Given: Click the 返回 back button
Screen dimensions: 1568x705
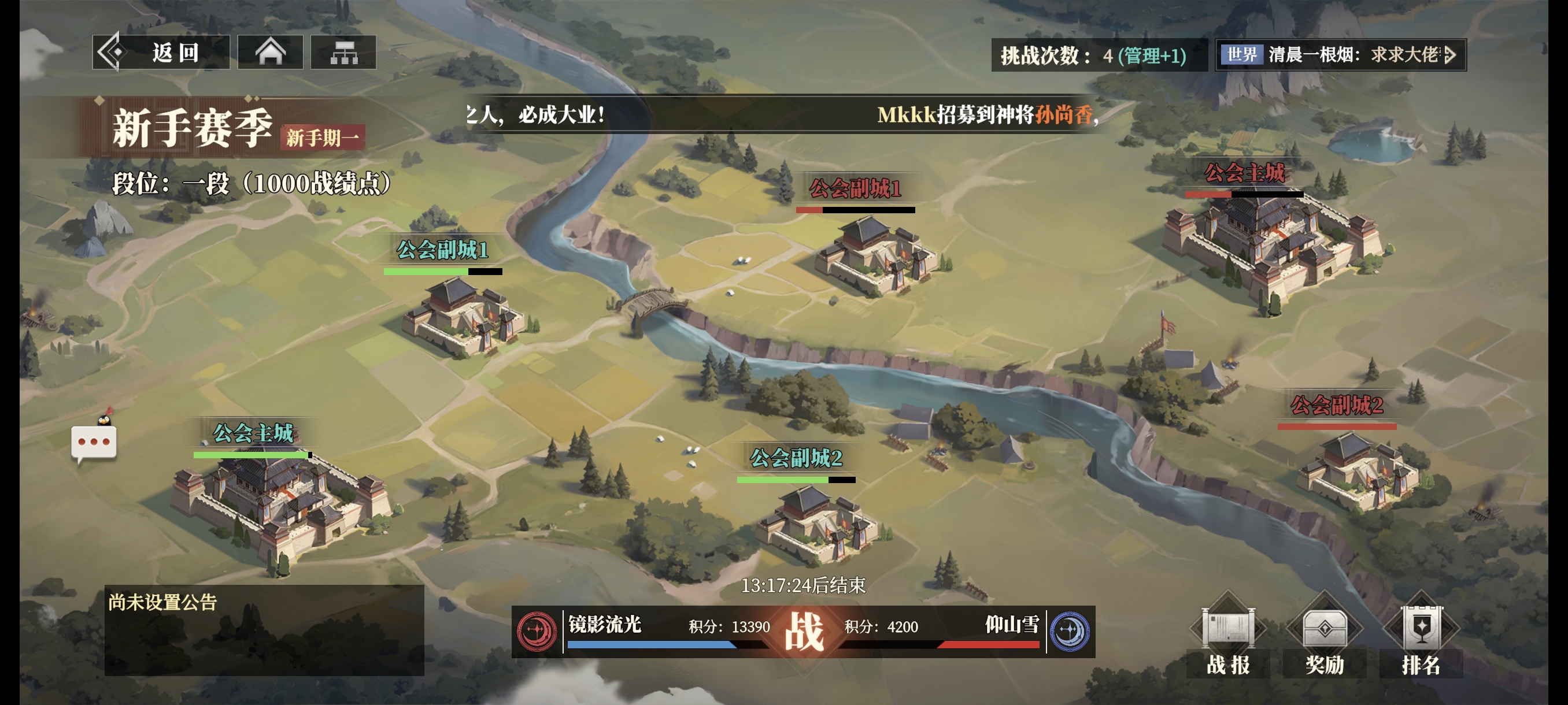Looking at the screenshot, I should 161,53.
